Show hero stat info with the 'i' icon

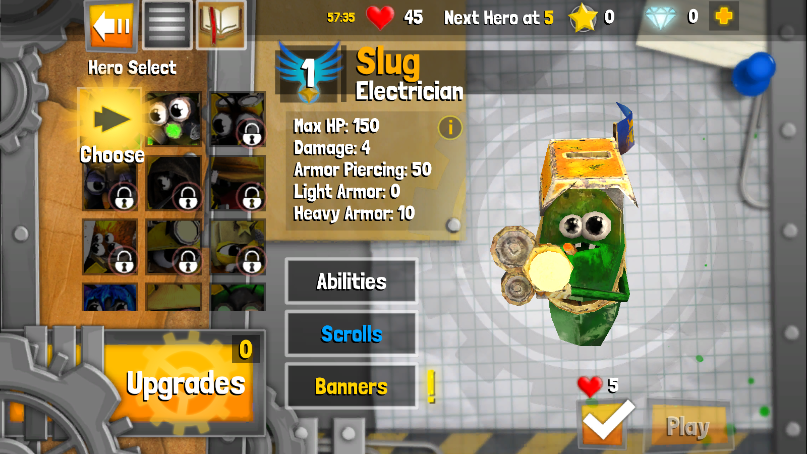point(450,127)
